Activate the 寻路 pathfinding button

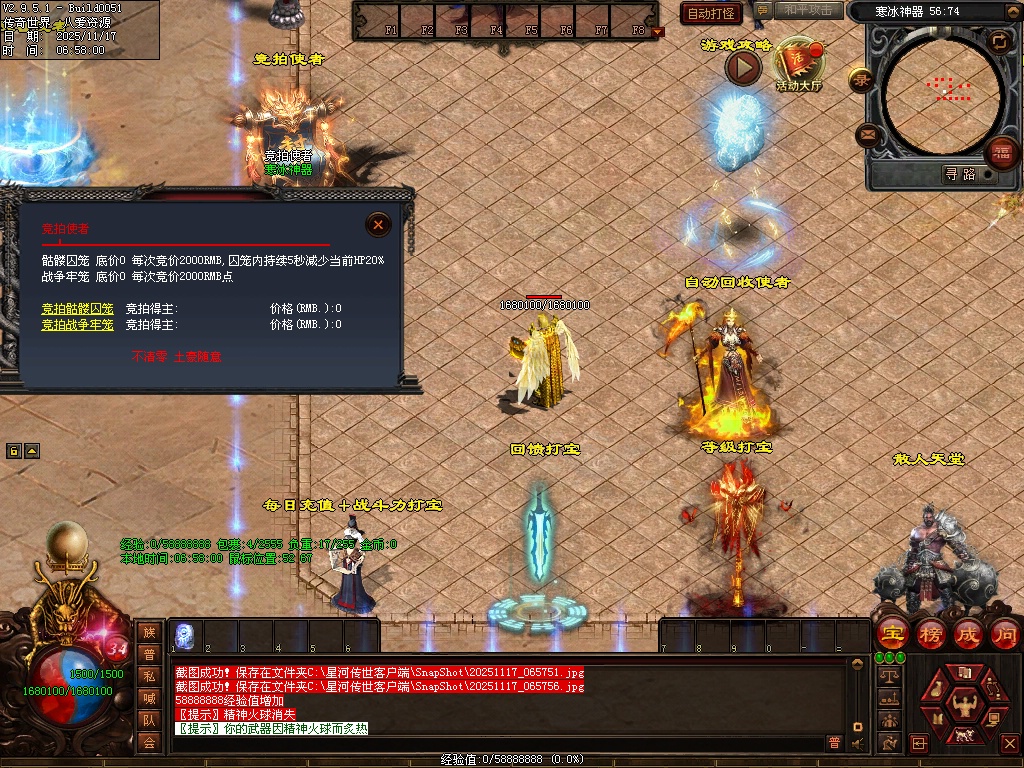pyautogui.click(x=960, y=174)
